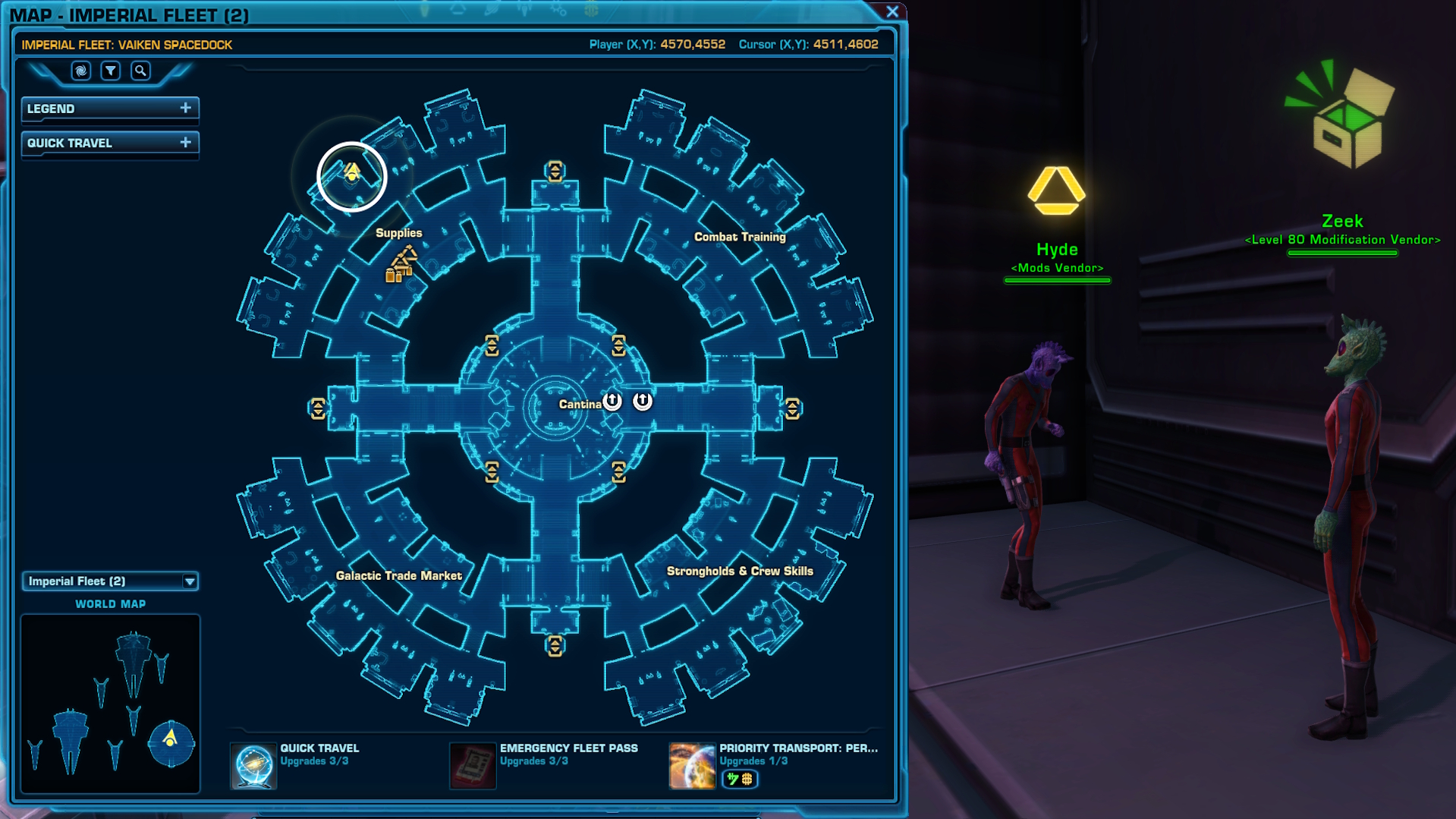Click the Priority Transport planet icon

tap(691, 766)
